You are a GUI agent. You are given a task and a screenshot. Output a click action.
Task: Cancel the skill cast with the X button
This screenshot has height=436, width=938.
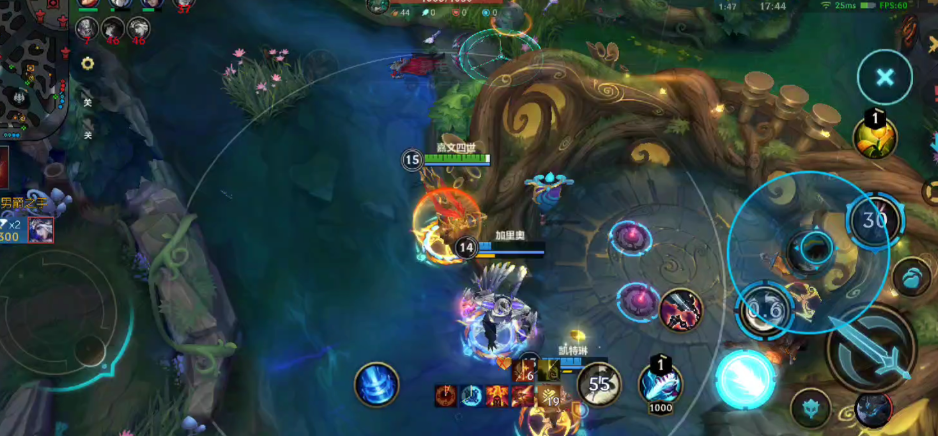[884, 77]
